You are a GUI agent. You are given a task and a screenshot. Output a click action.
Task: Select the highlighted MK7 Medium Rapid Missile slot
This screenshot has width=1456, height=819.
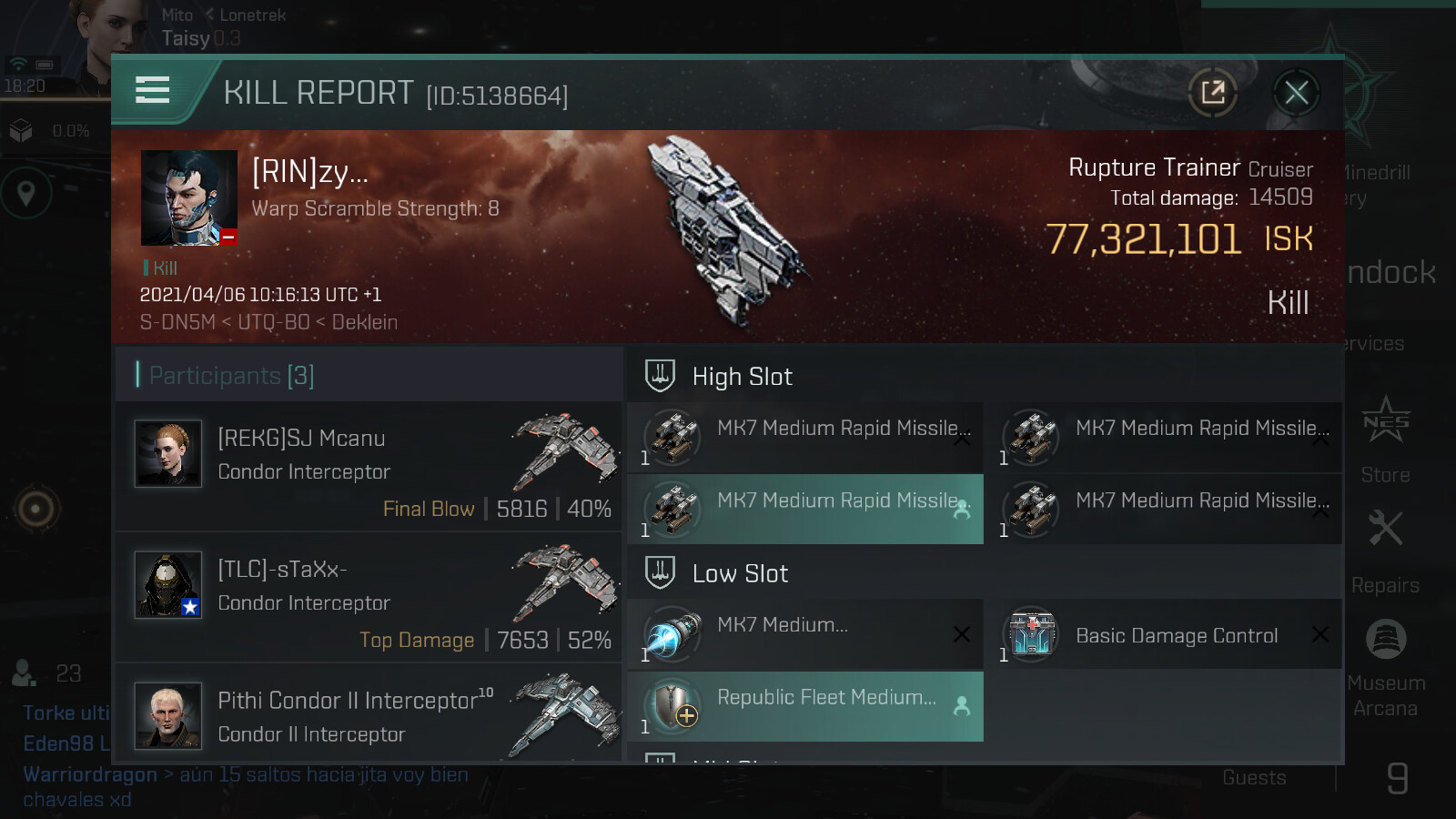(x=805, y=510)
